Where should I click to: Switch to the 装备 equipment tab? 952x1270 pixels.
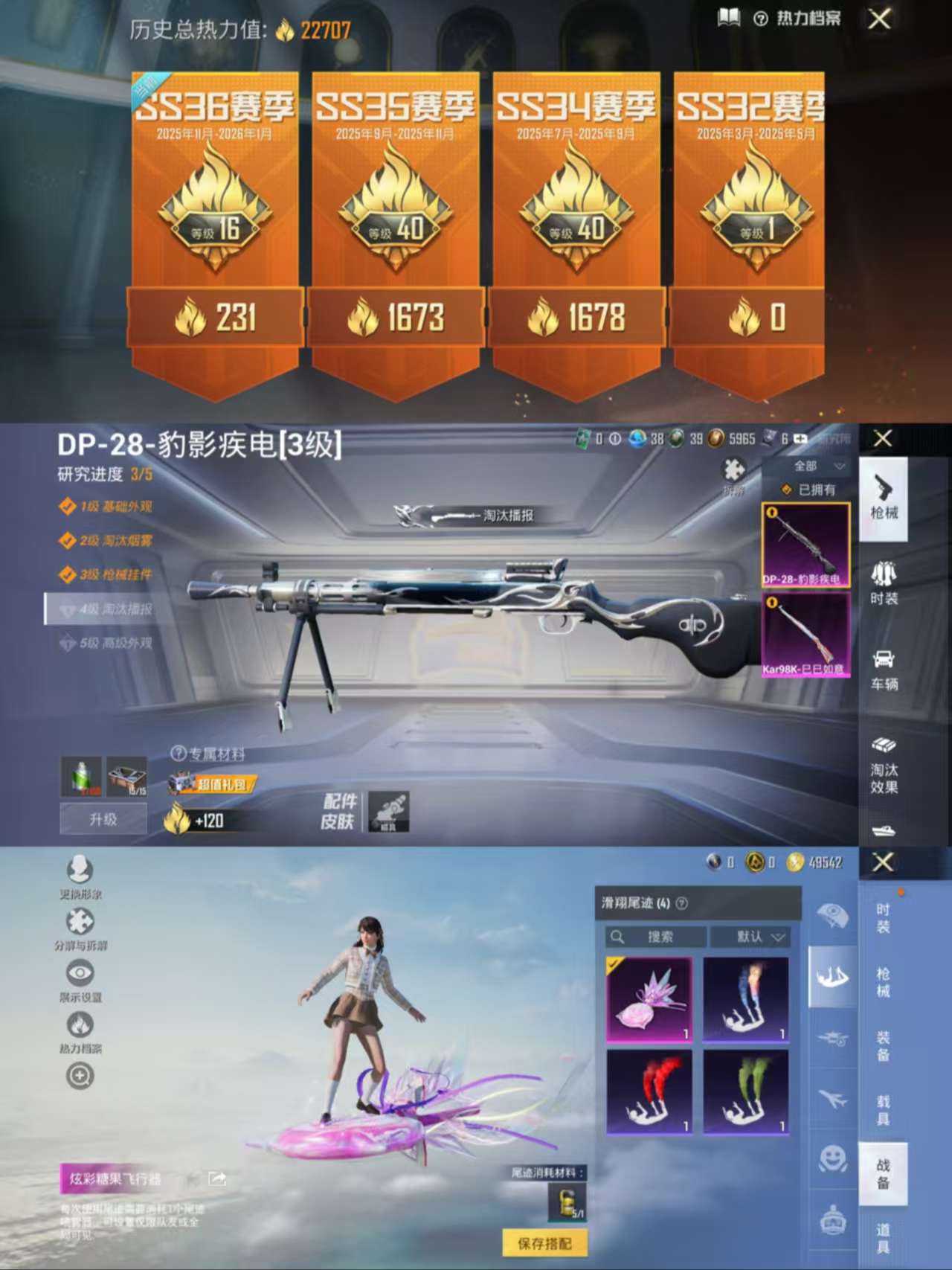coord(881,1042)
